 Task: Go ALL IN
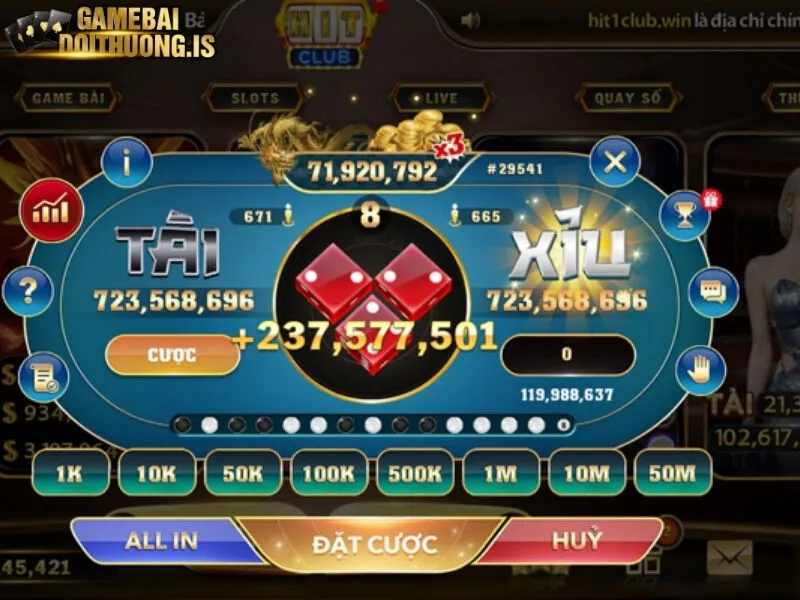[x=160, y=541]
